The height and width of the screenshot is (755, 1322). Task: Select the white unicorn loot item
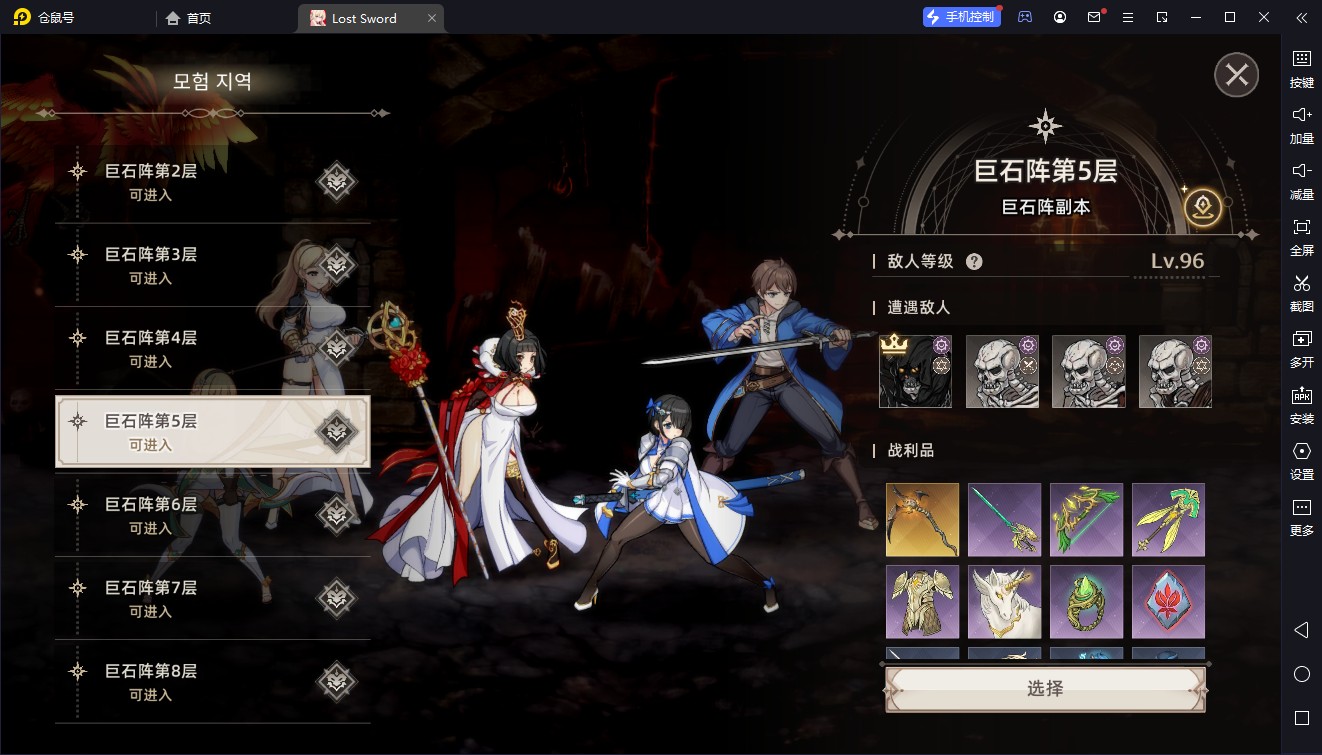(1004, 602)
